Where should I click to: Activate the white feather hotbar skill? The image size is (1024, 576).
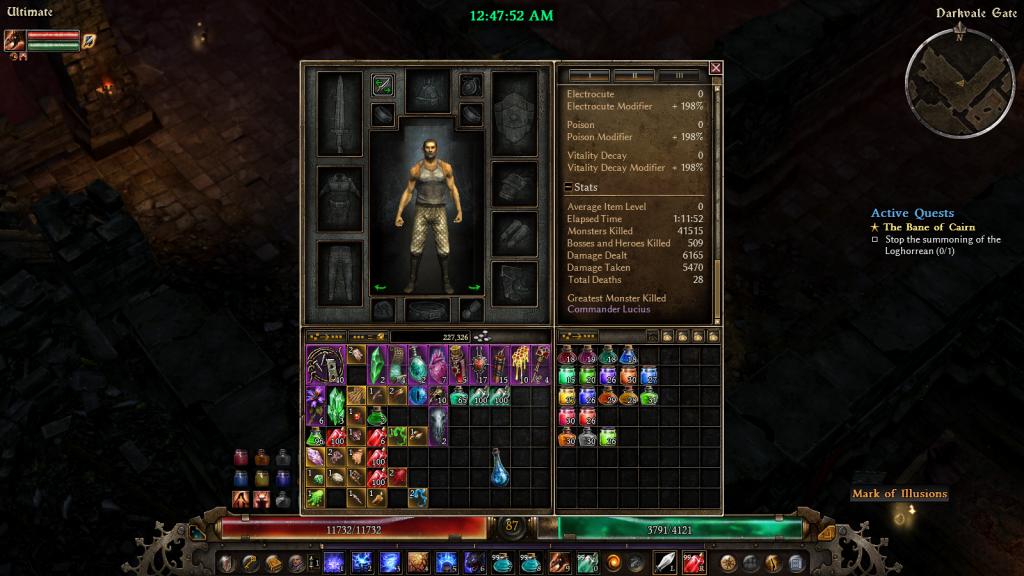[x=665, y=561]
